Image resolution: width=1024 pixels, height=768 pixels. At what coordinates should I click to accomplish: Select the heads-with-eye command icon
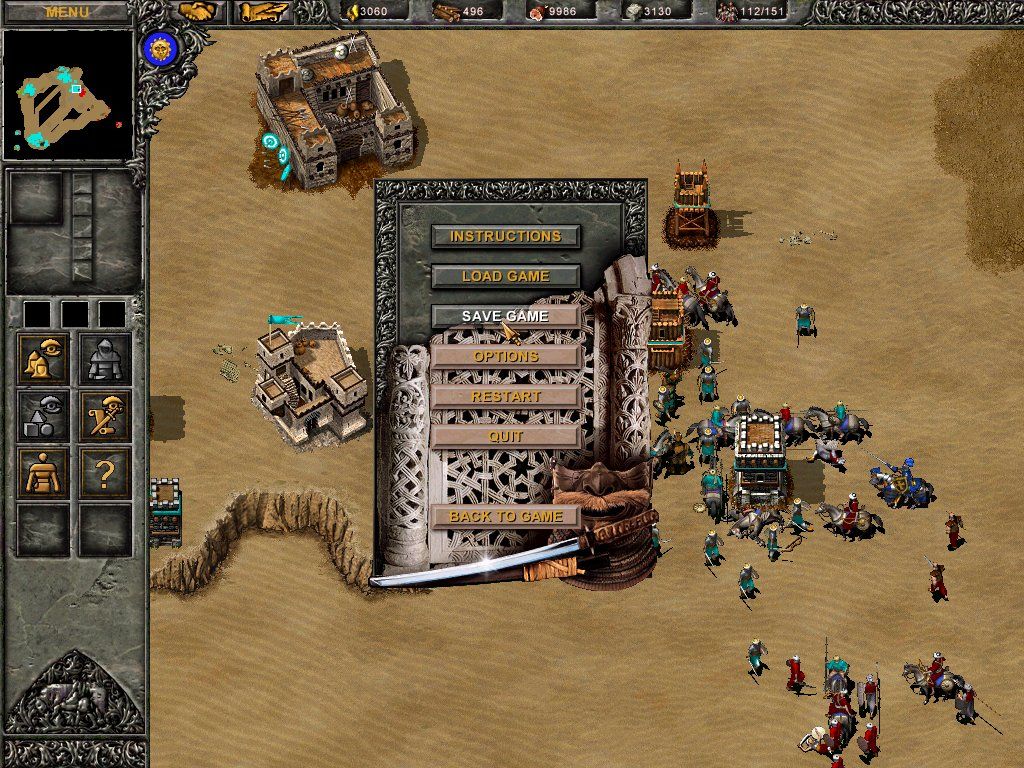coord(43,360)
